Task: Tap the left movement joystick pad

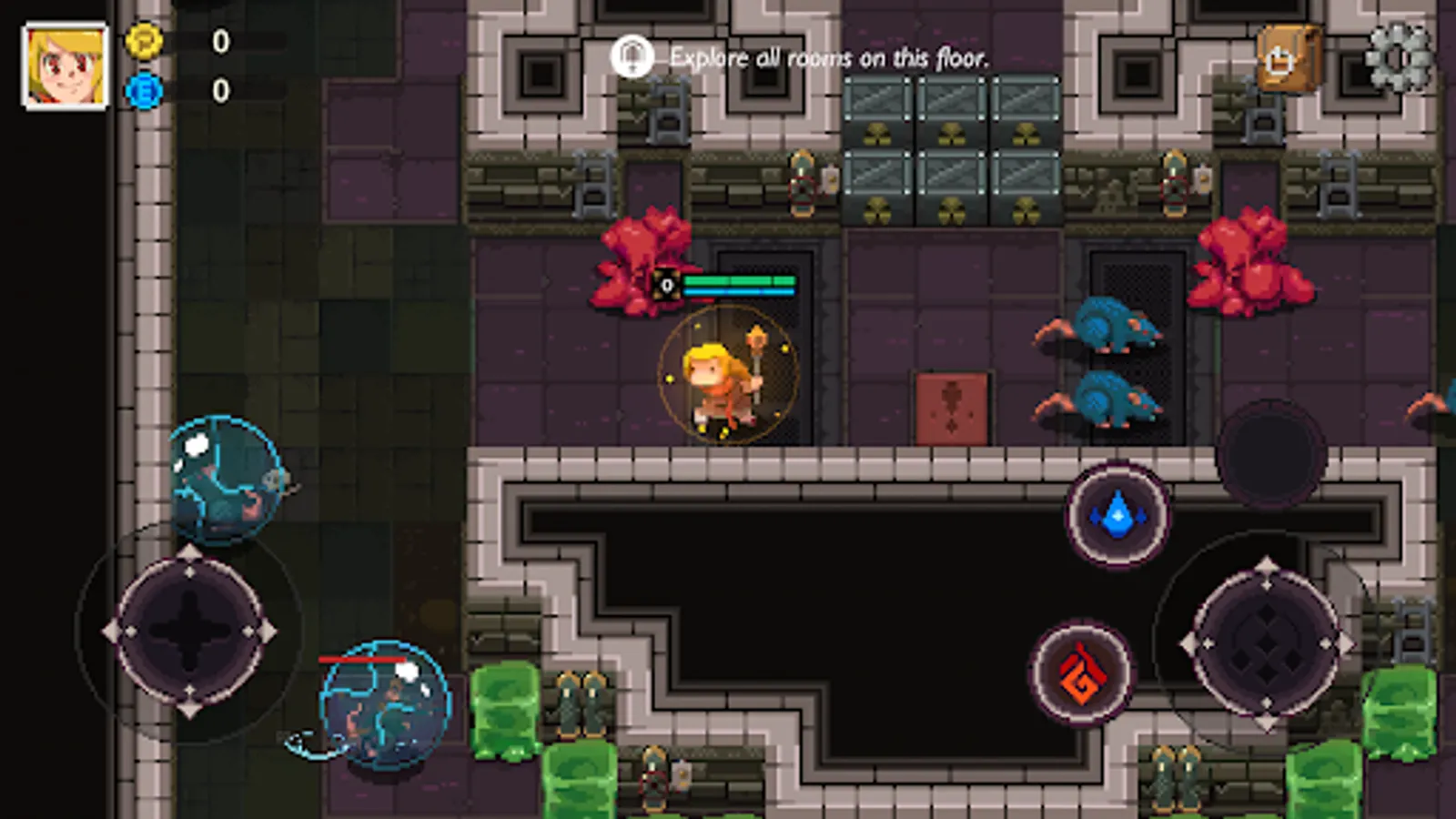Action: coord(188,628)
